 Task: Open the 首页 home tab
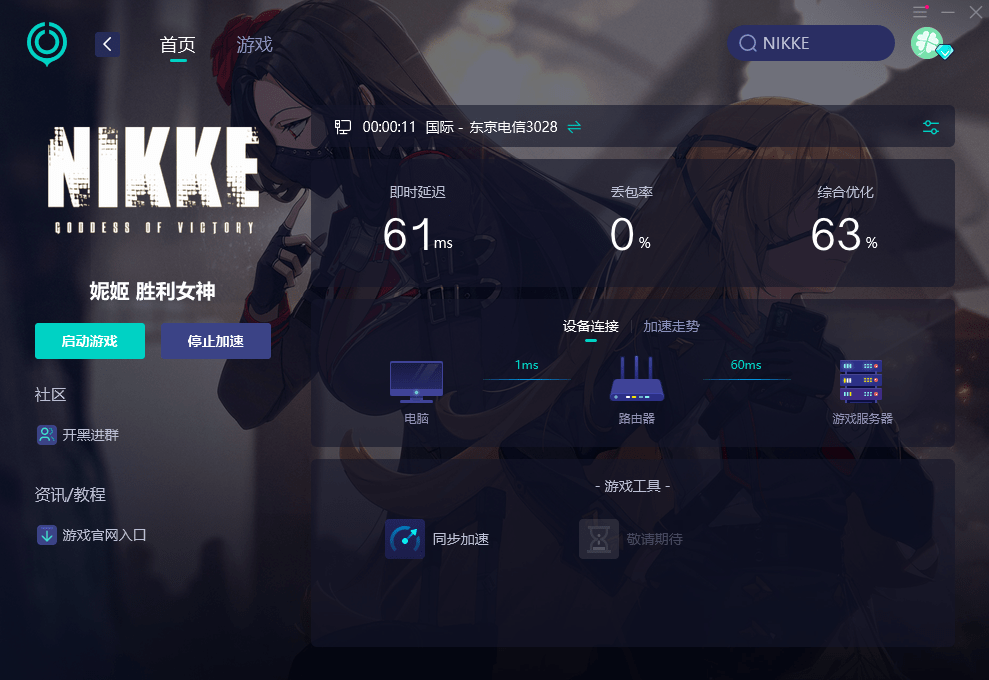178,45
